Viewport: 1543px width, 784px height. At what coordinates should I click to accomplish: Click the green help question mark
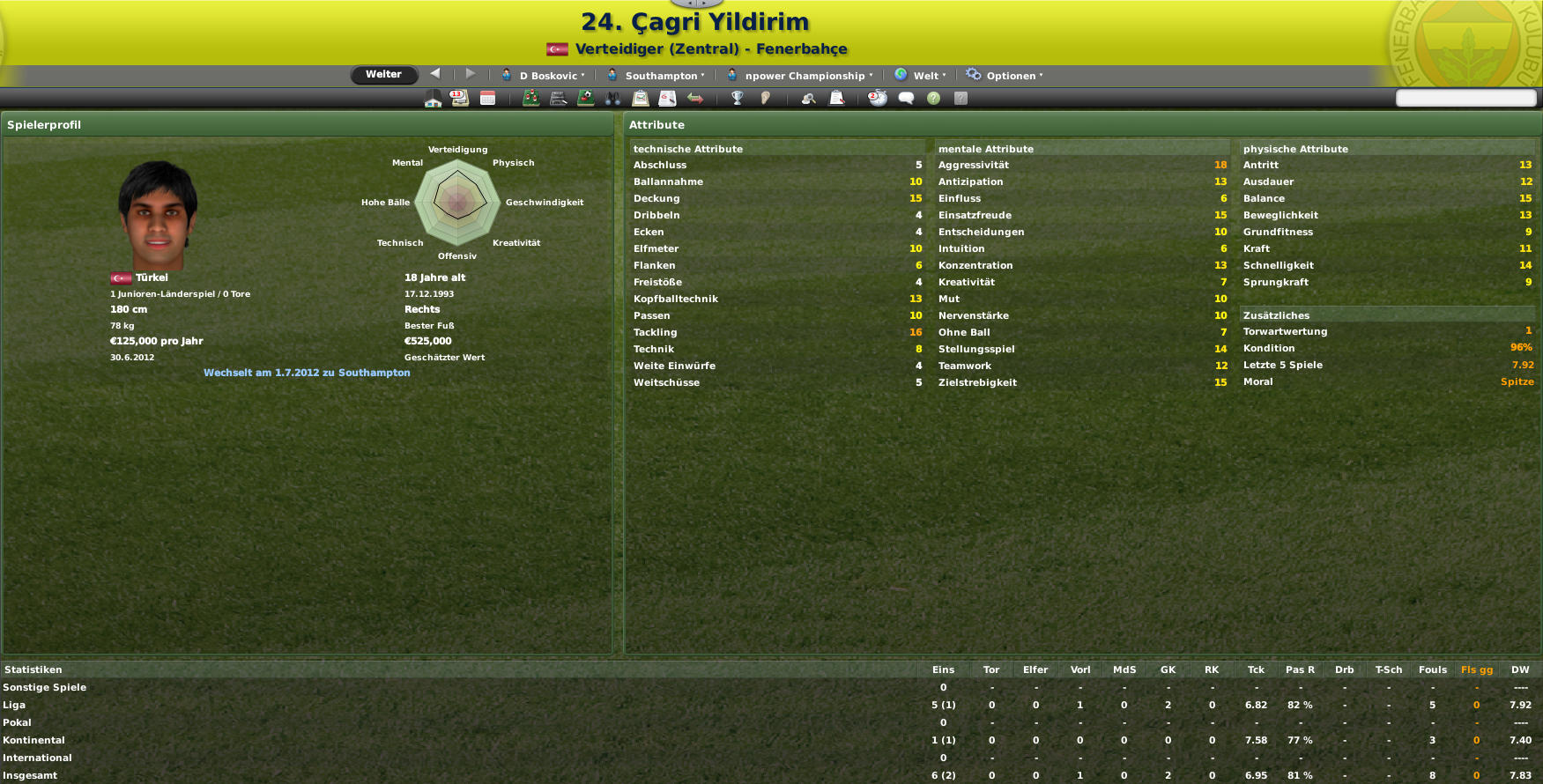point(933,99)
